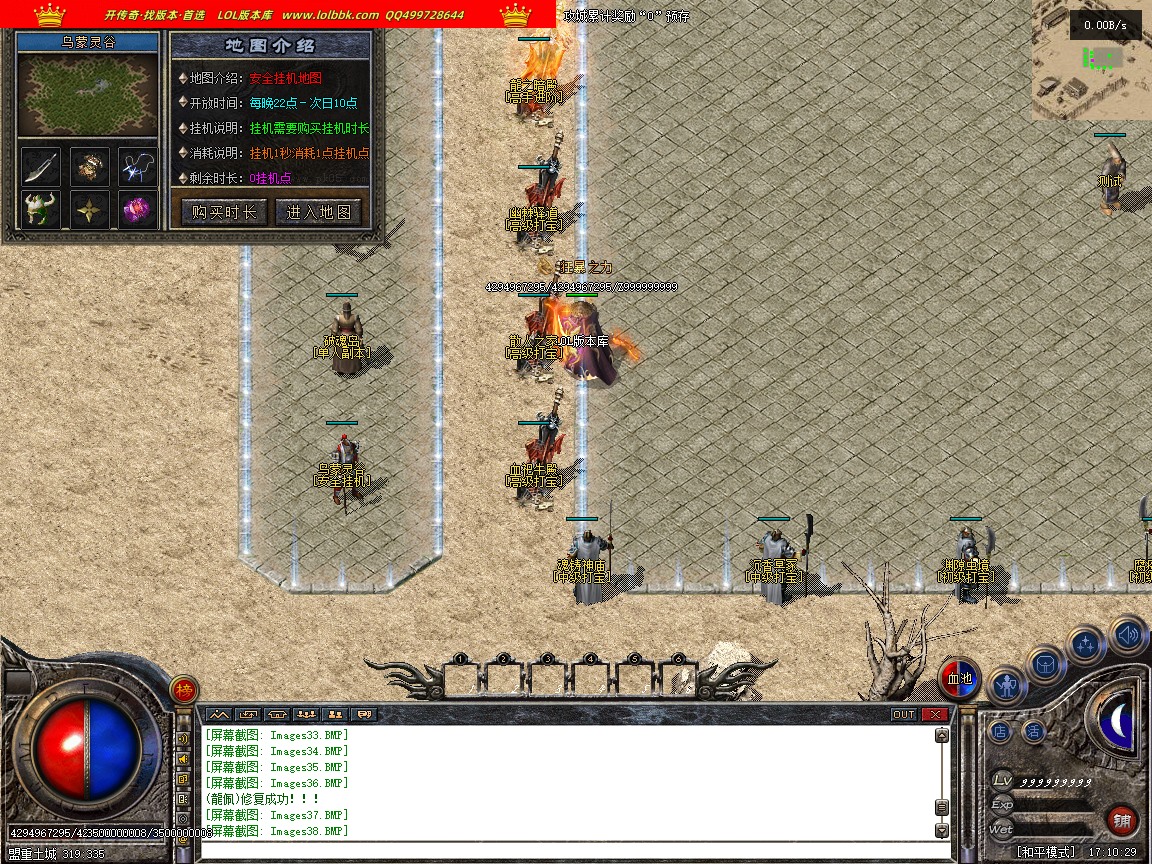Image resolution: width=1152 pixels, height=864 pixels.
Task: Click the [和平模式] attack mode label
Action: coord(1047,852)
